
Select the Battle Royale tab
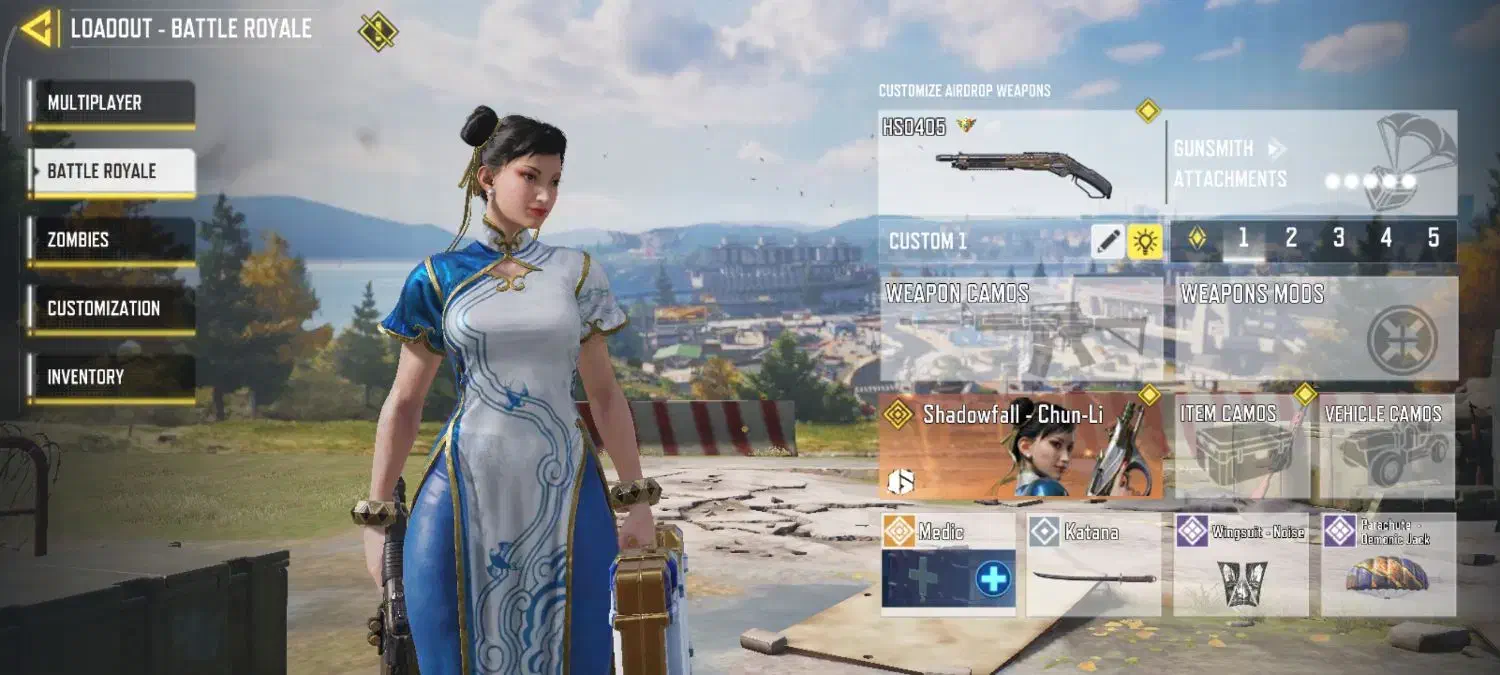click(x=111, y=172)
